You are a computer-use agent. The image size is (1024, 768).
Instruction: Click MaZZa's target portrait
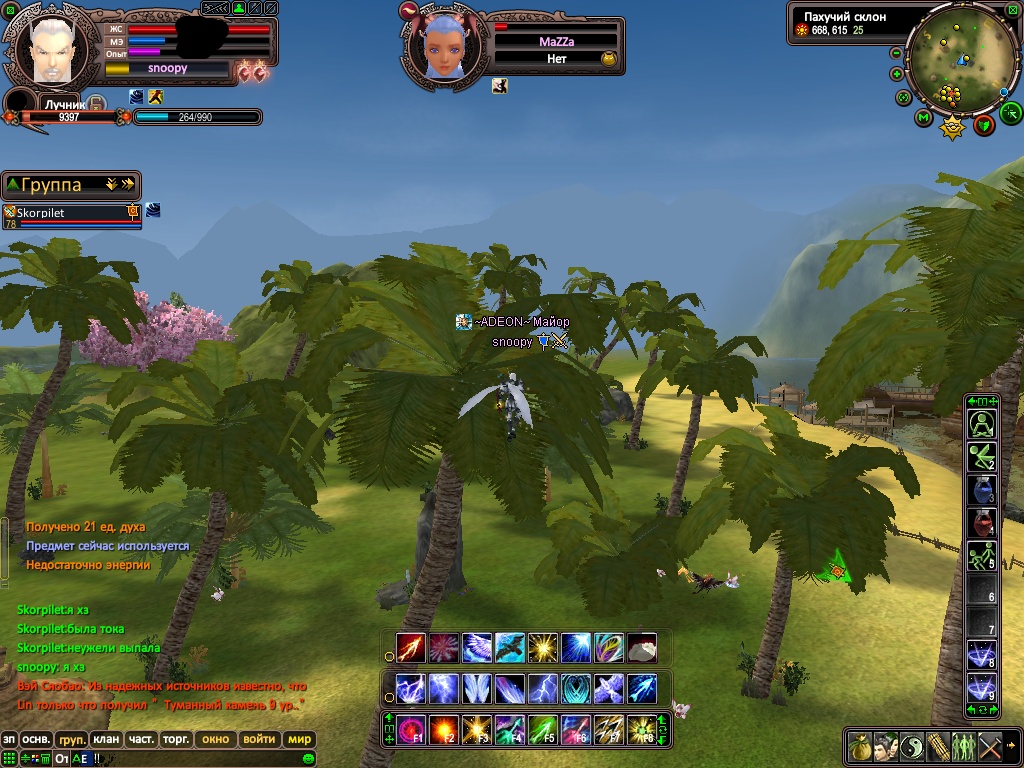click(439, 47)
